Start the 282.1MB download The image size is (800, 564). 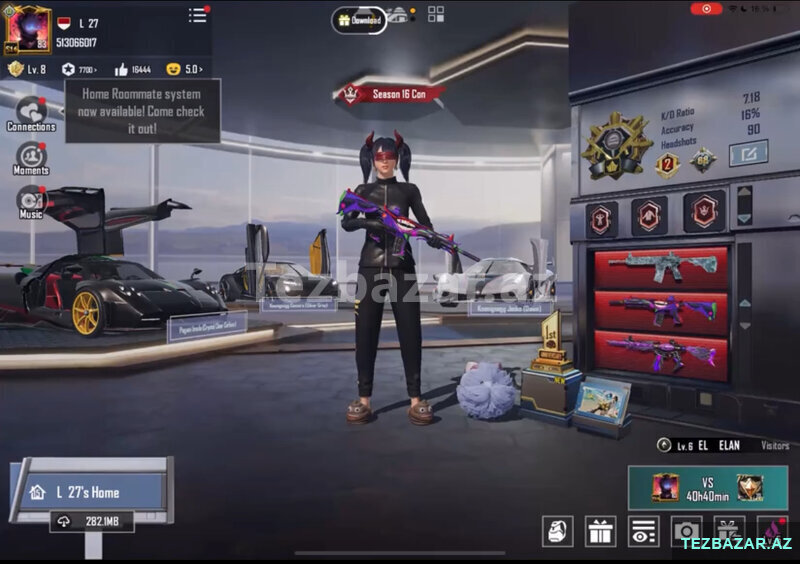click(91, 521)
